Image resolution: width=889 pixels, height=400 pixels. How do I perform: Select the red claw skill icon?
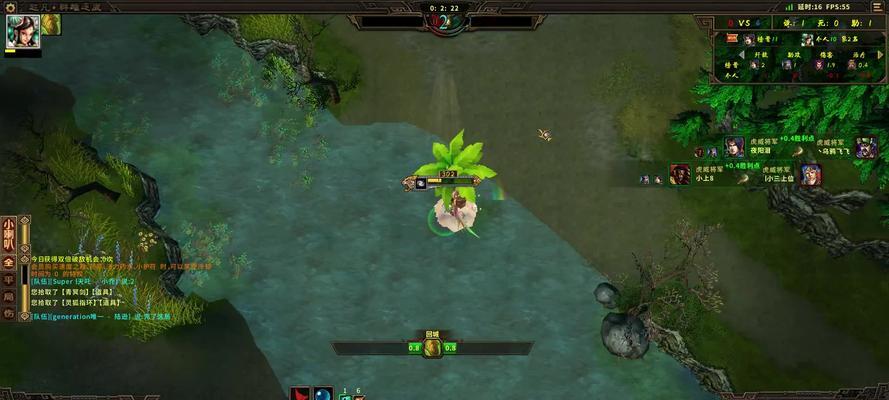click(300, 394)
